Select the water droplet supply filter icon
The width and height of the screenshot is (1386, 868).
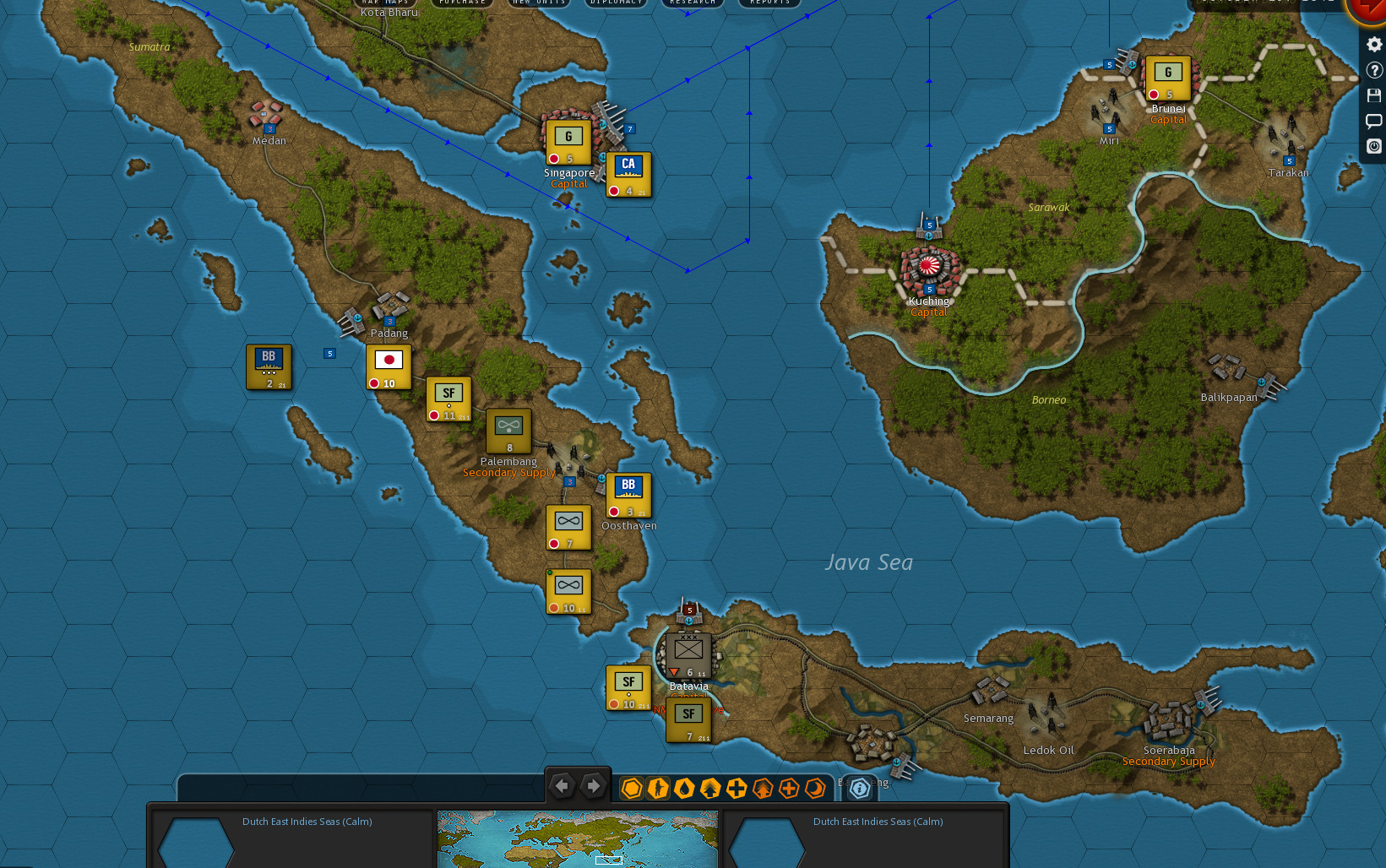point(684,789)
